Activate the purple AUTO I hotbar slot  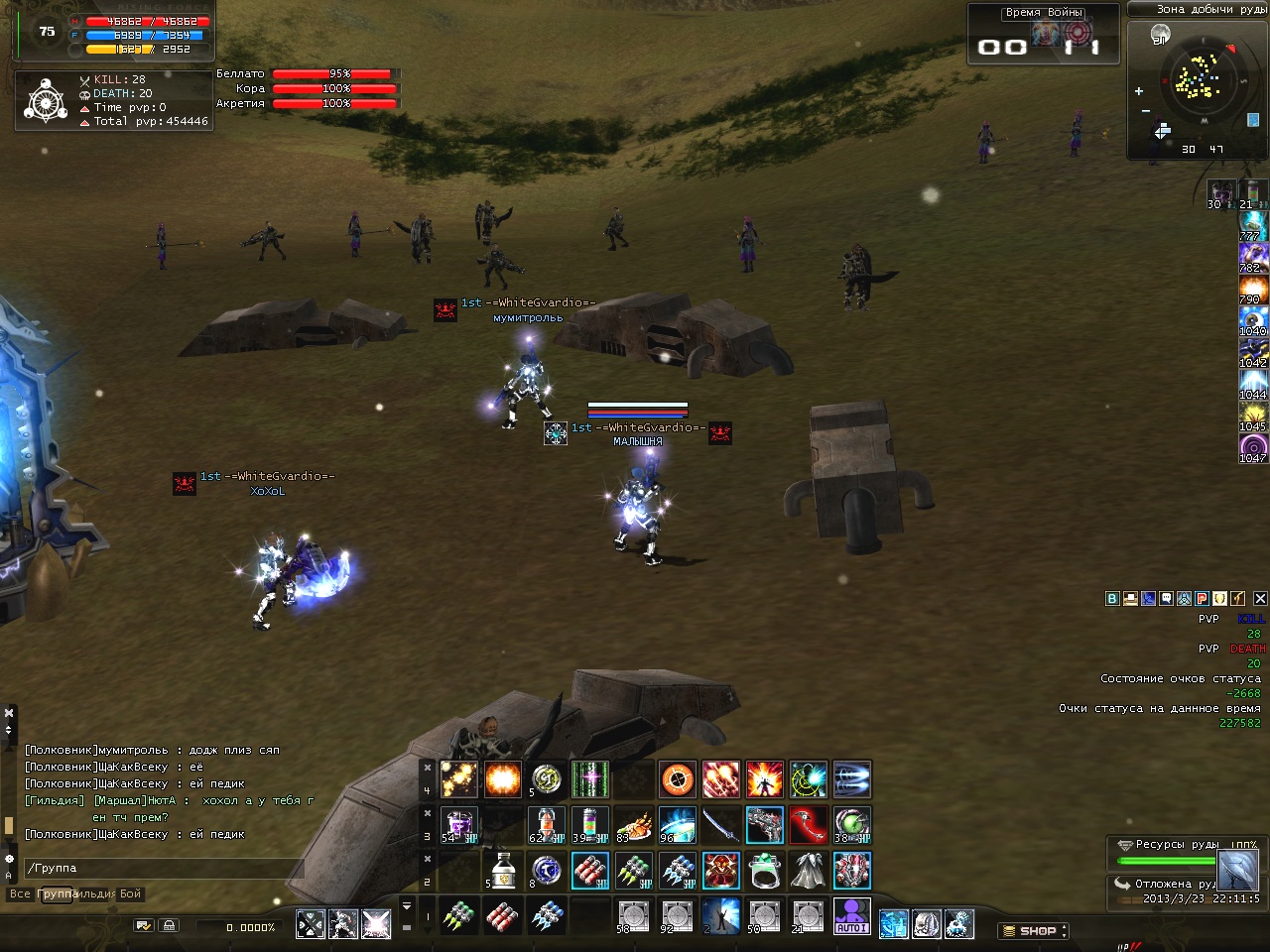851,916
